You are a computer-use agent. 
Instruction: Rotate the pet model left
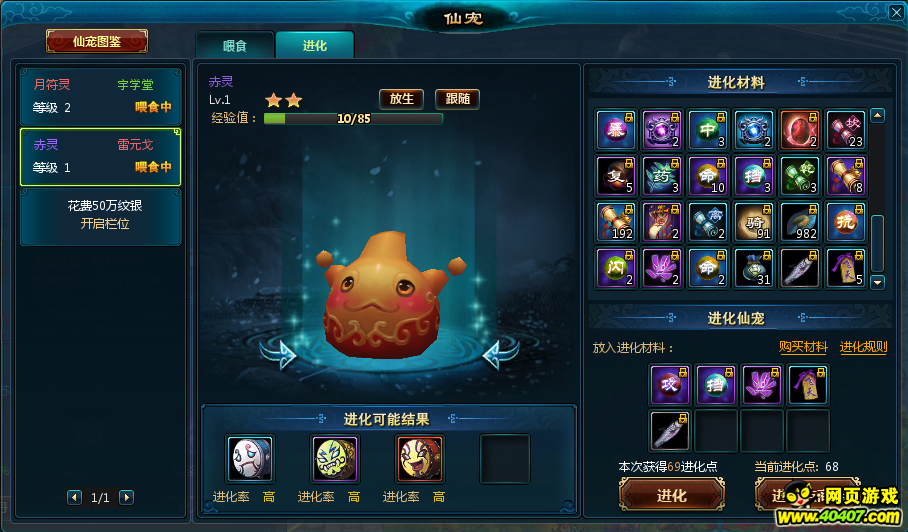279,352
